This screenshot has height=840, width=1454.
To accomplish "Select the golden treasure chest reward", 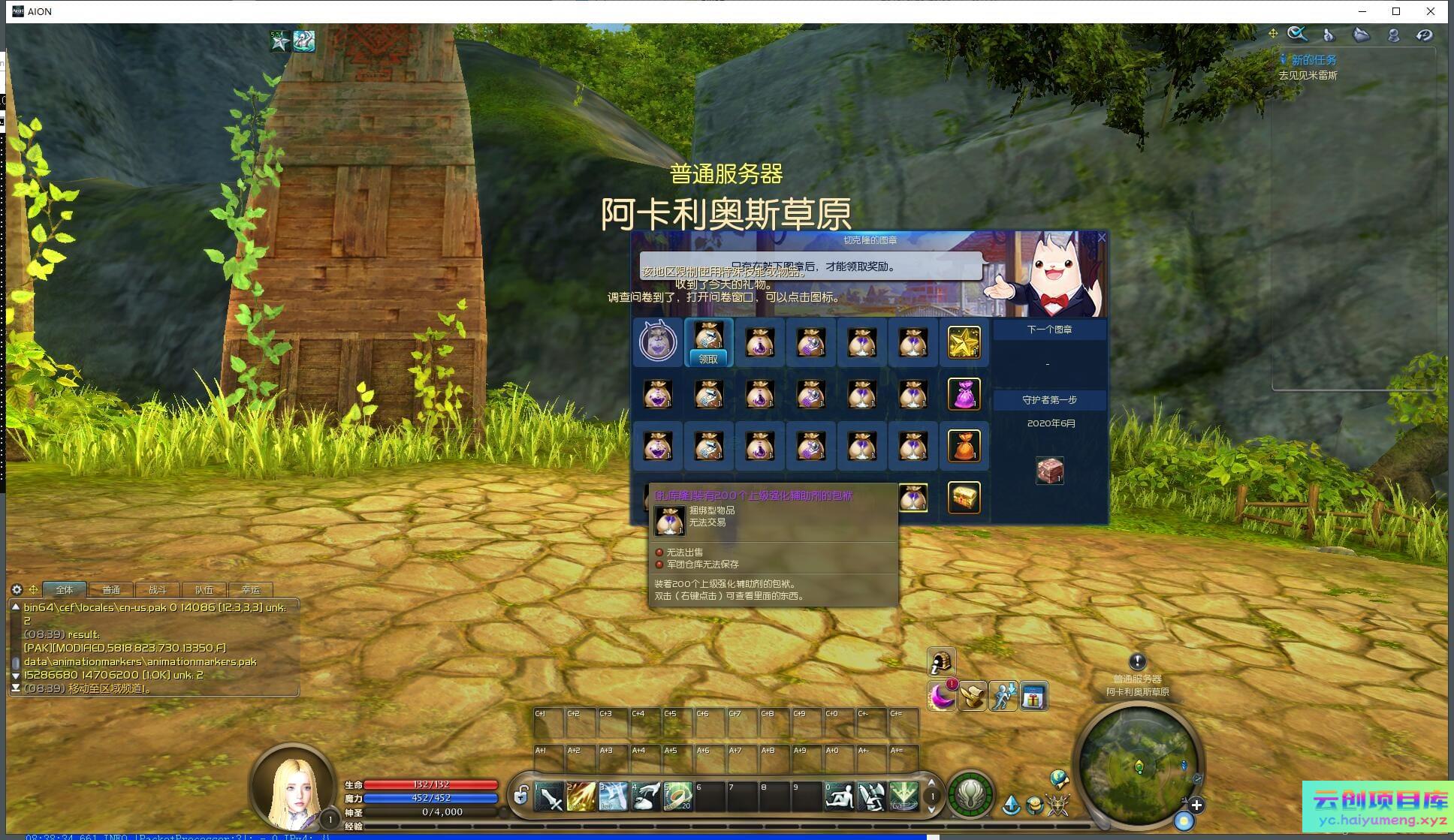I will coord(964,497).
